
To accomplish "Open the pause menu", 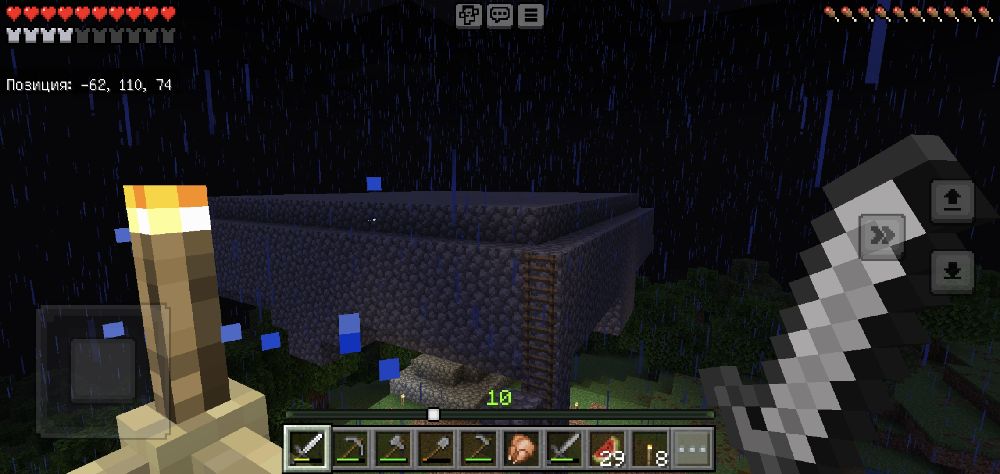I will tap(531, 15).
